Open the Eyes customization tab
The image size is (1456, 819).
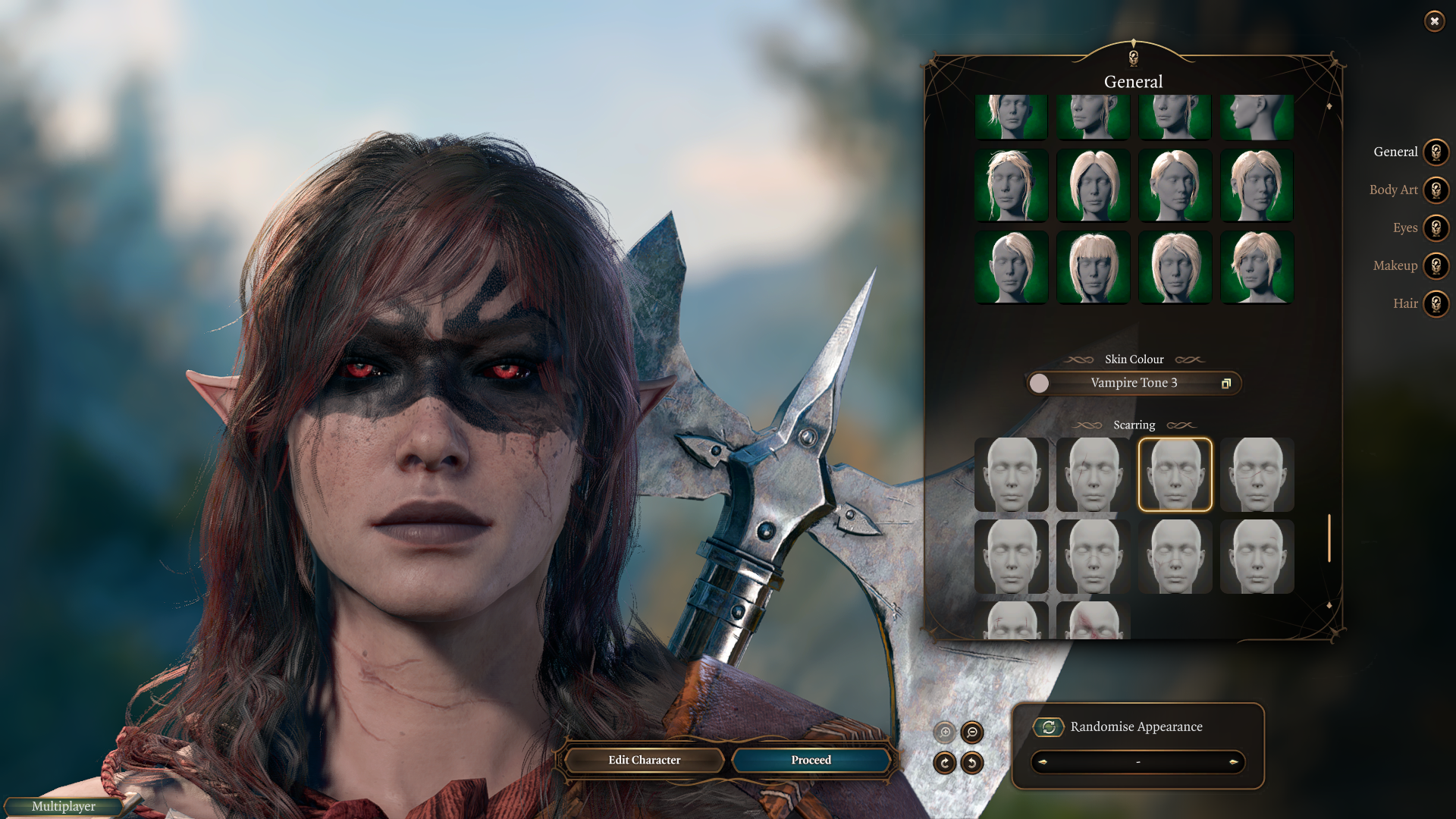click(x=1436, y=228)
